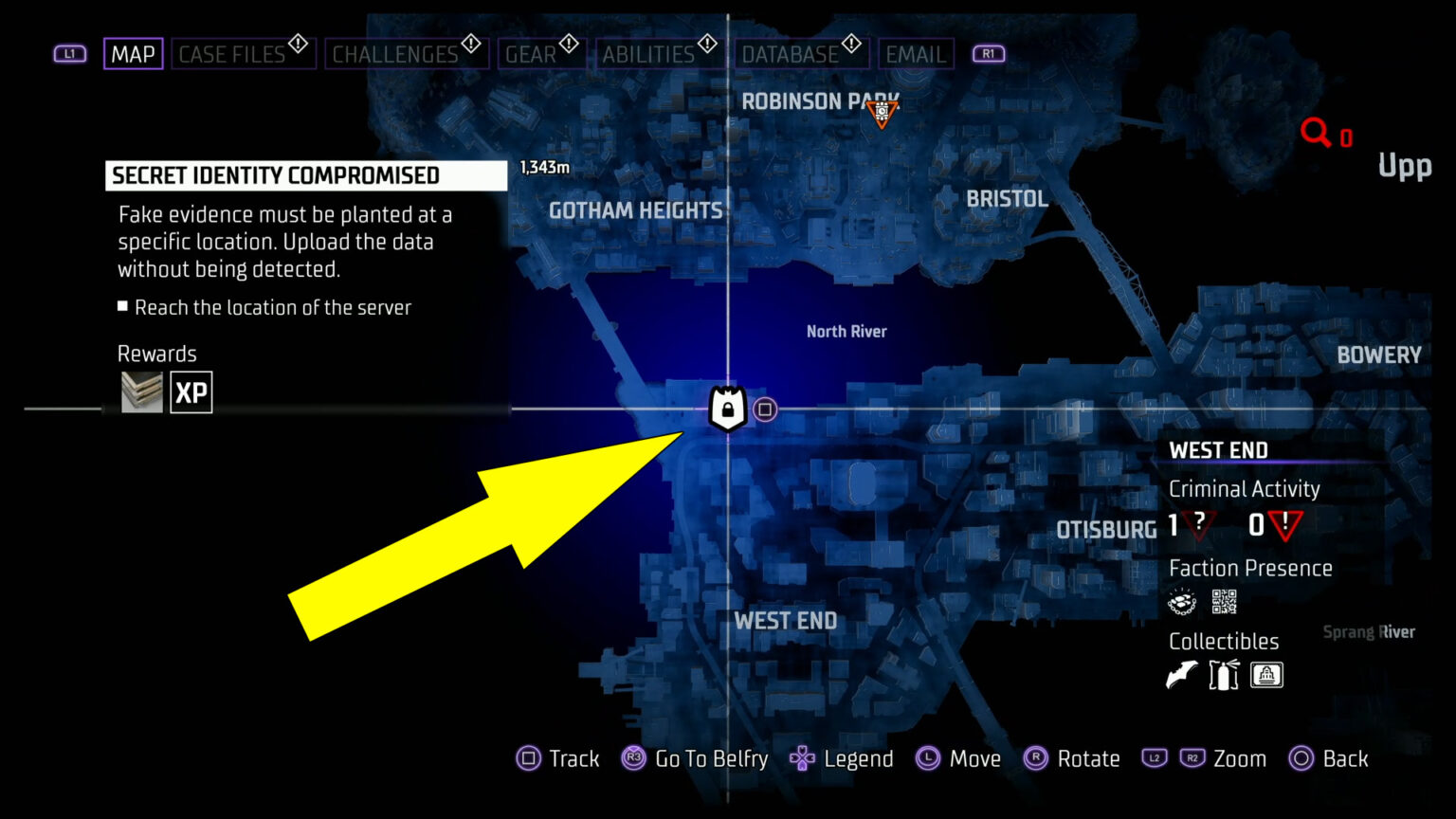Image resolution: width=1456 pixels, height=819 pixels.
Task: Click the R1 next-tab shoulder icon
Action: pyautogui.click(x=988, y=53)
